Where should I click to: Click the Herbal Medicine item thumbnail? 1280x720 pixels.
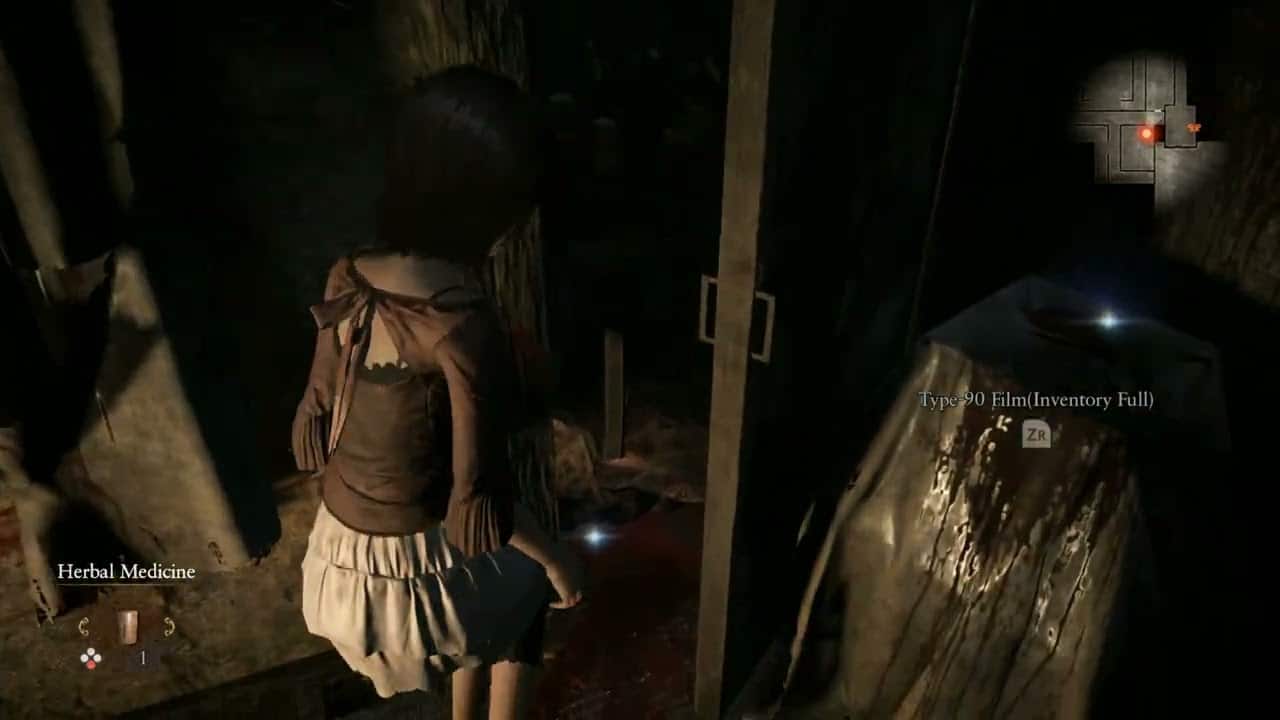pyautogui.click(x=127, y=625)
